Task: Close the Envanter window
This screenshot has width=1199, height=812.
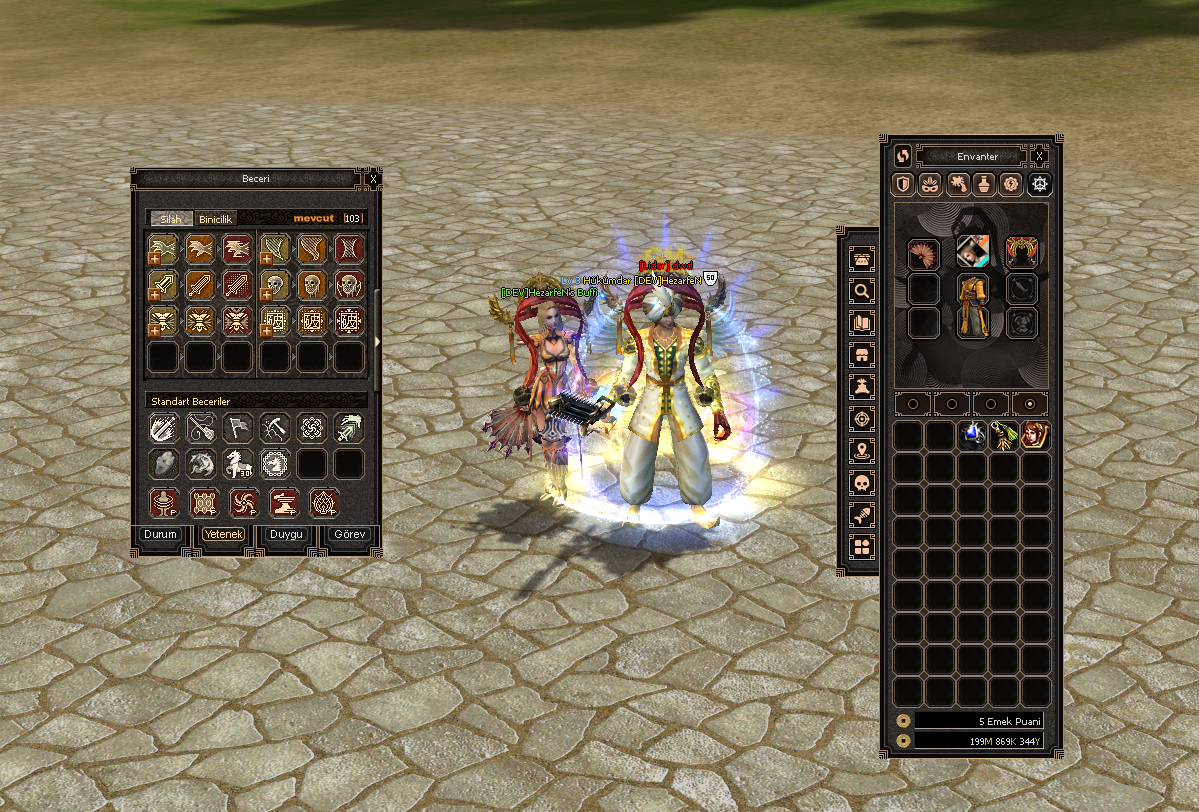Action: point(1040,156)
